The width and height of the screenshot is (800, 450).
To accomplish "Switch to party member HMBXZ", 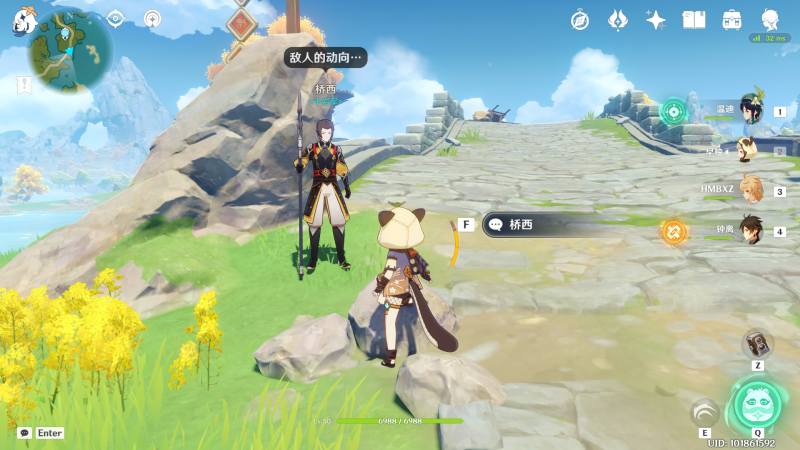I will point(751,190).
